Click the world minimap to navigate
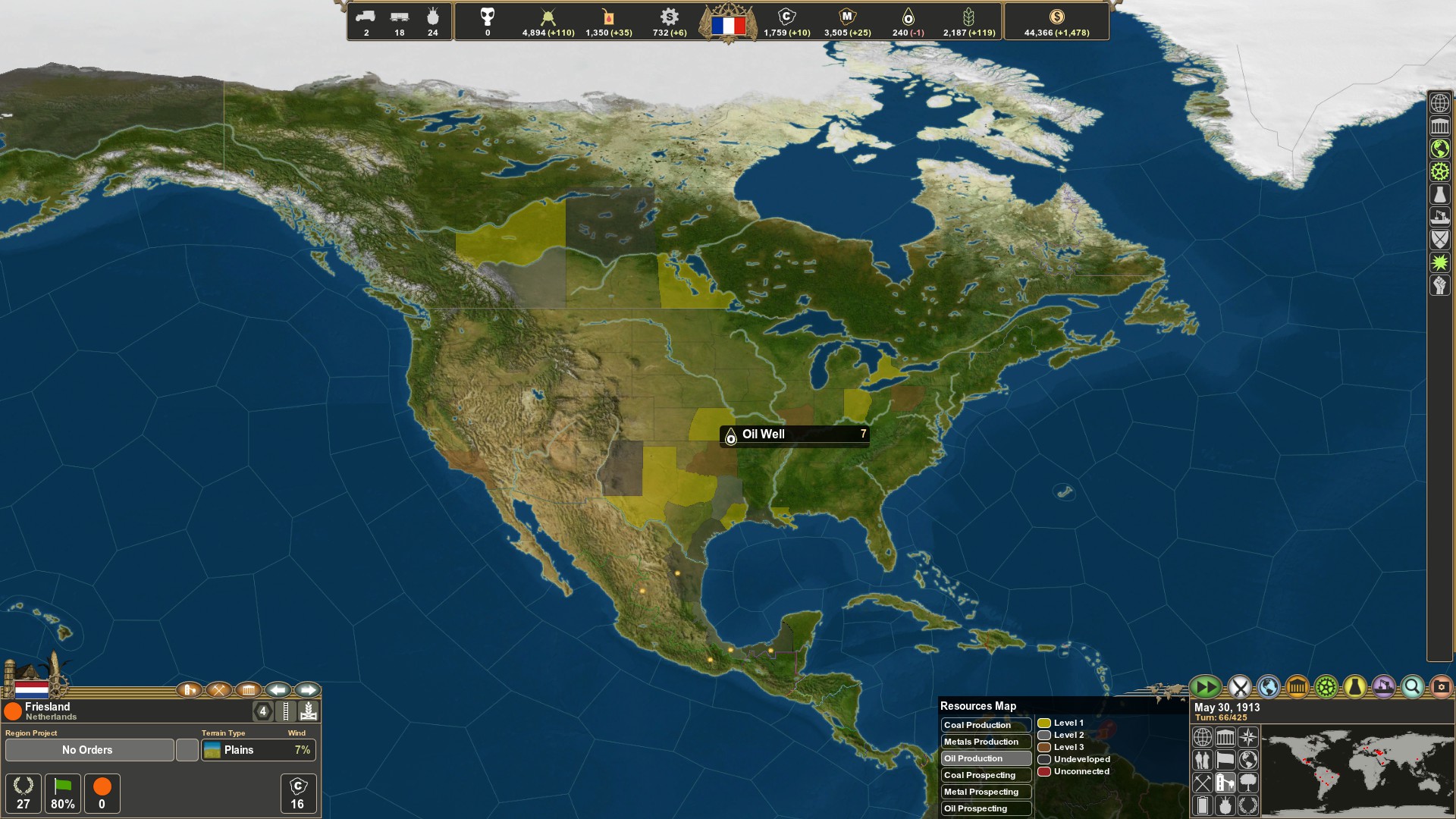 pos(1357,772)
